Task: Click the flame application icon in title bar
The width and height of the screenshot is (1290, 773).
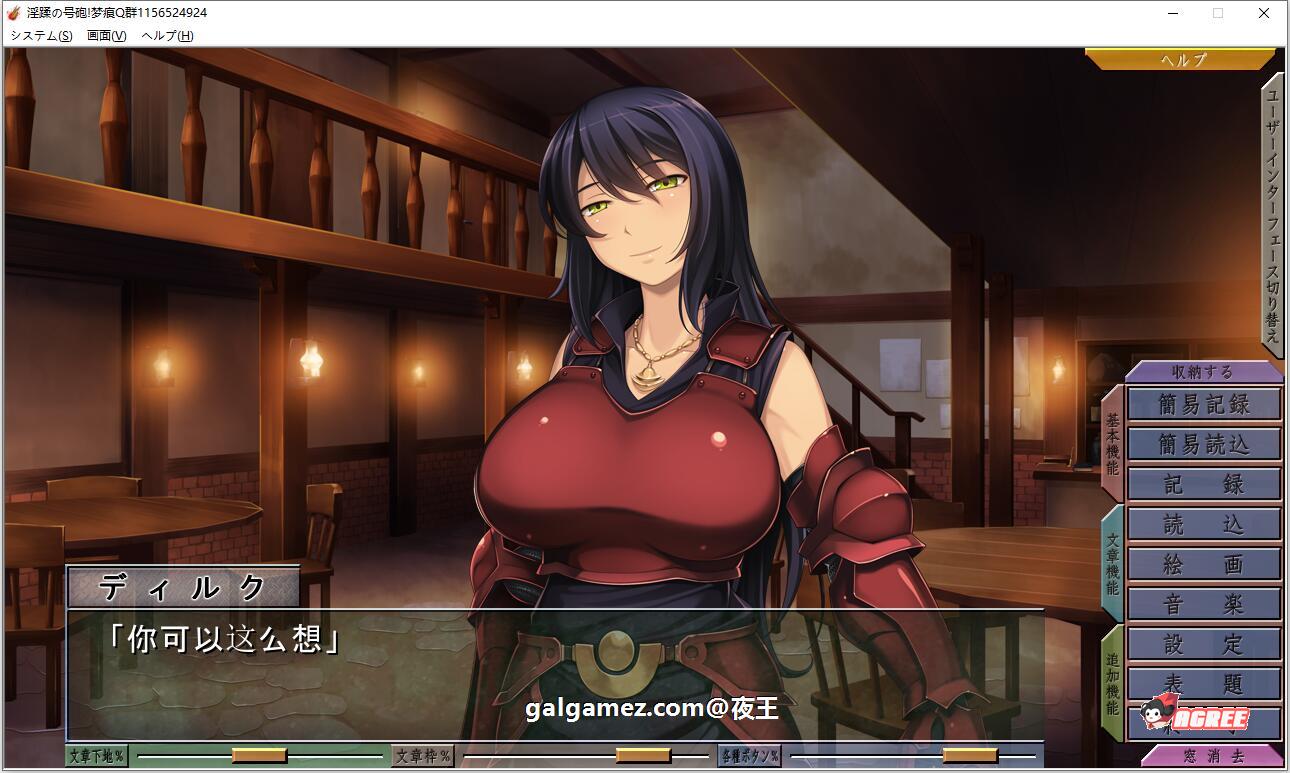Action: pyautogui.click(x=15, y=13)
